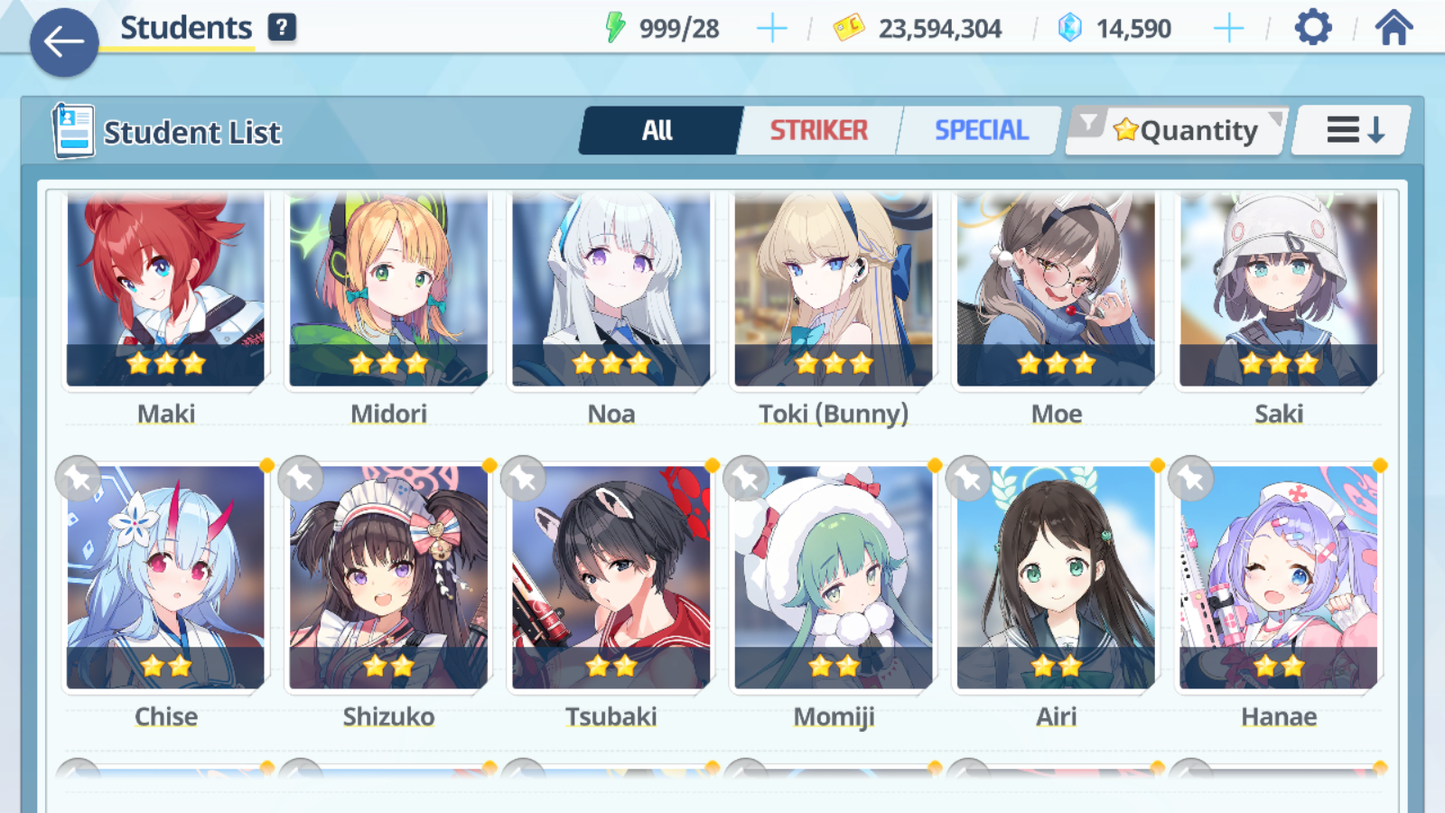Go back with the arrow button
This screenshot has width=1445, height=813.
coord(64,42)
